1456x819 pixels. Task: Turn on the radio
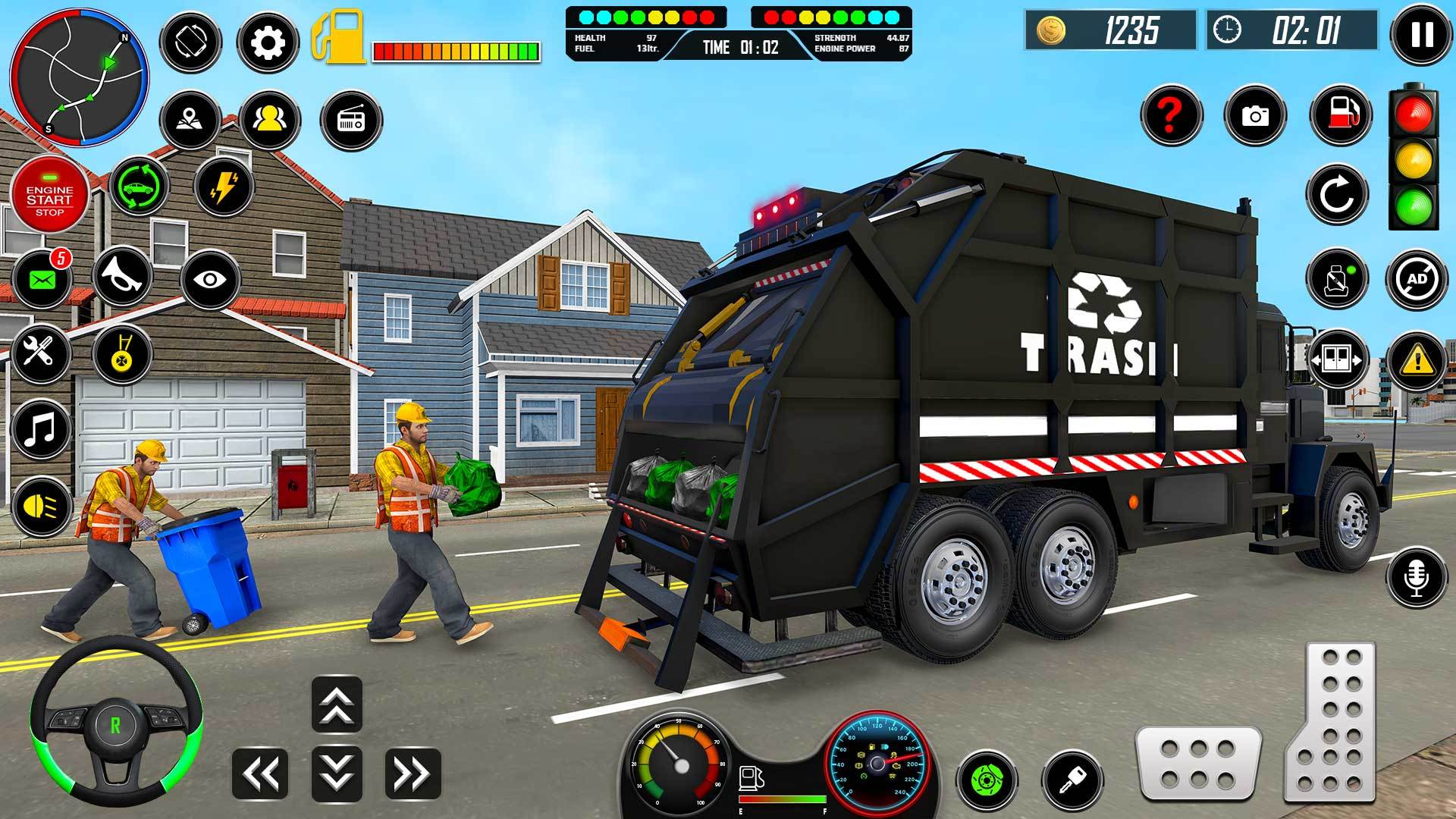(351, 120)
